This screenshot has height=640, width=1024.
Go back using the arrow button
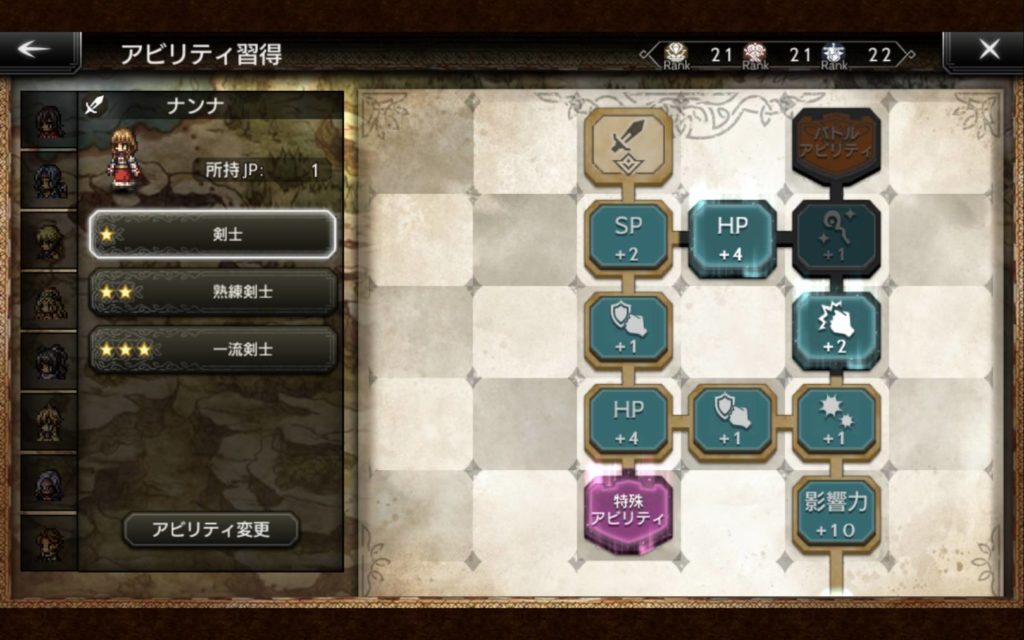(40, 51)
